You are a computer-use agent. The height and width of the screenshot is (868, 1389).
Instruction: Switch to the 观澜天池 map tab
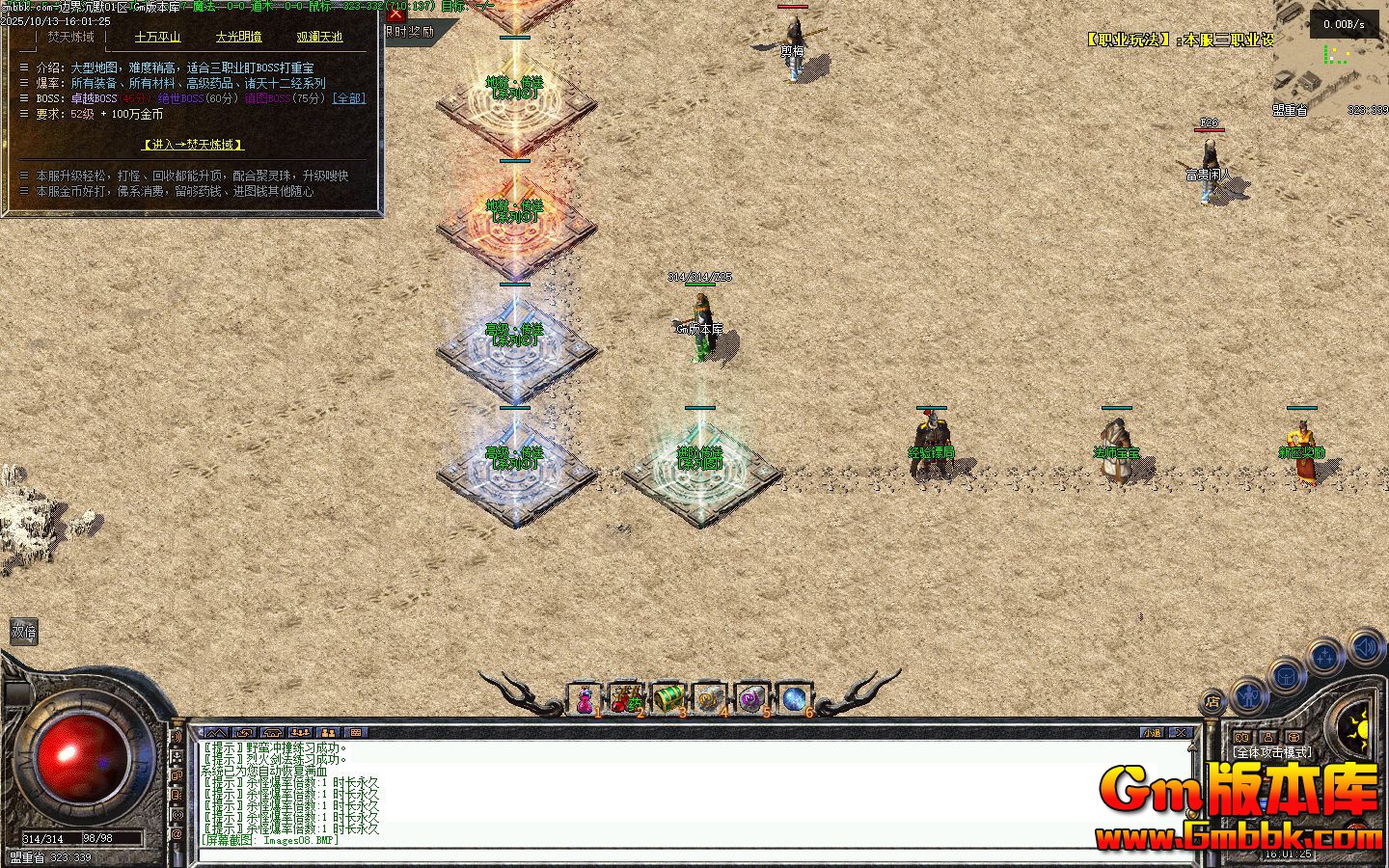(x=319, y=37)
